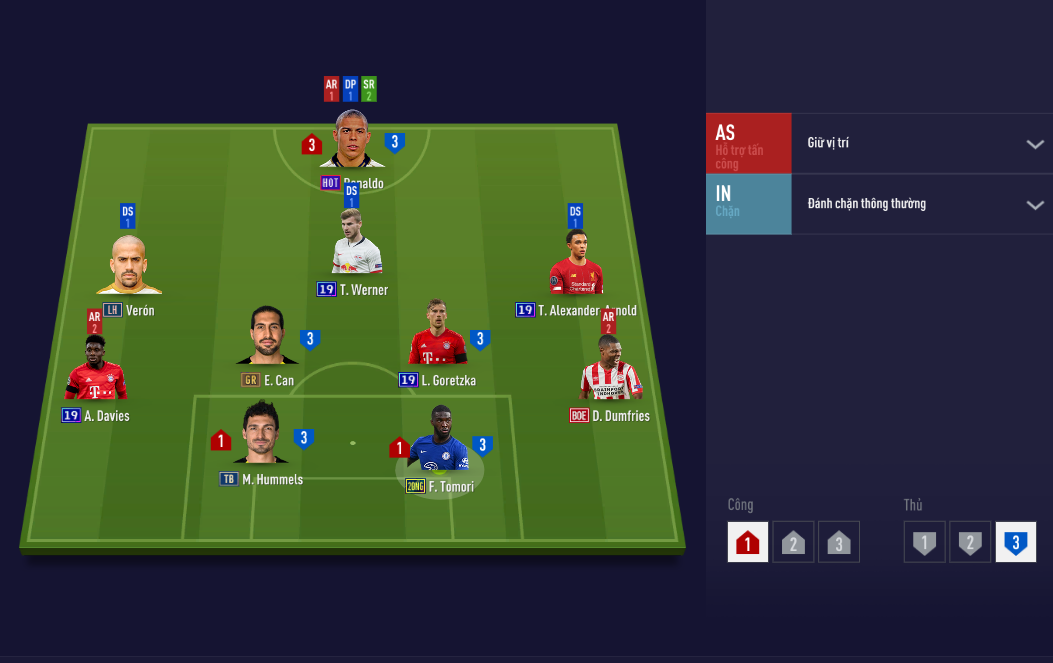The image size is (1053, 663).
Task: Select A. Davies at left back
Action: tap(96, 369)
